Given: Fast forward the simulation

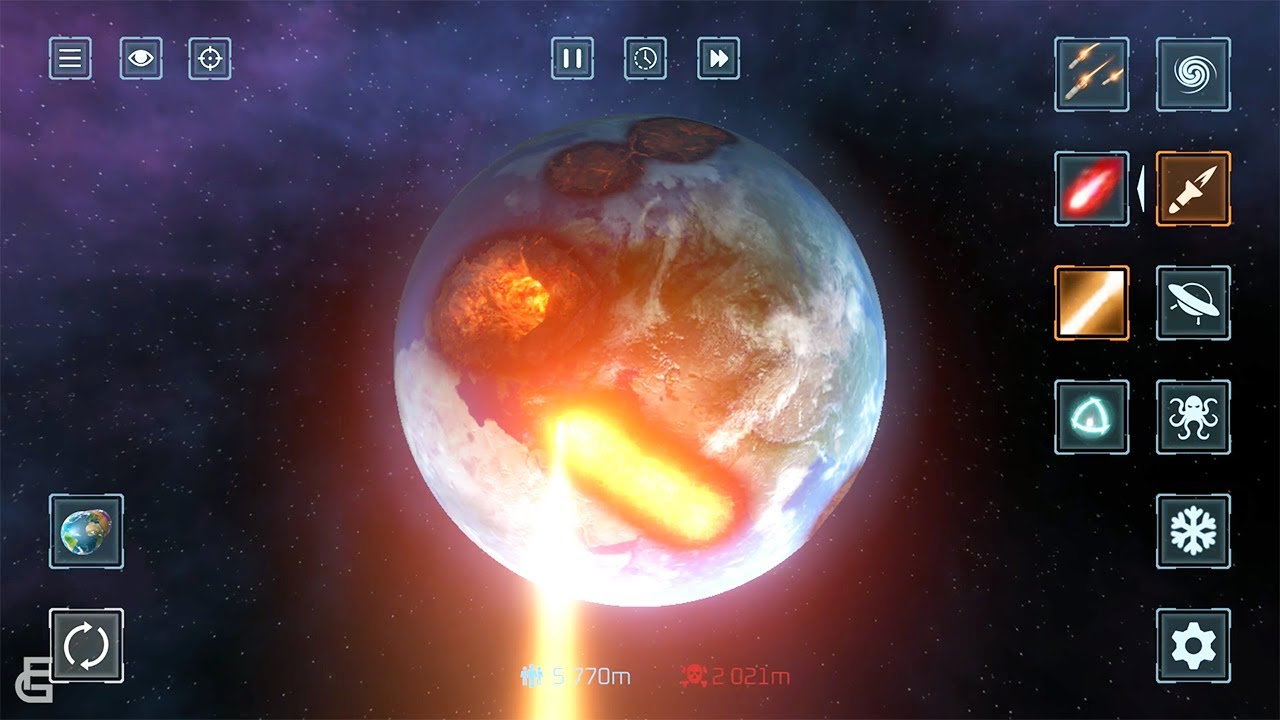Looking at the screenshot, I should tap(718, 59).
